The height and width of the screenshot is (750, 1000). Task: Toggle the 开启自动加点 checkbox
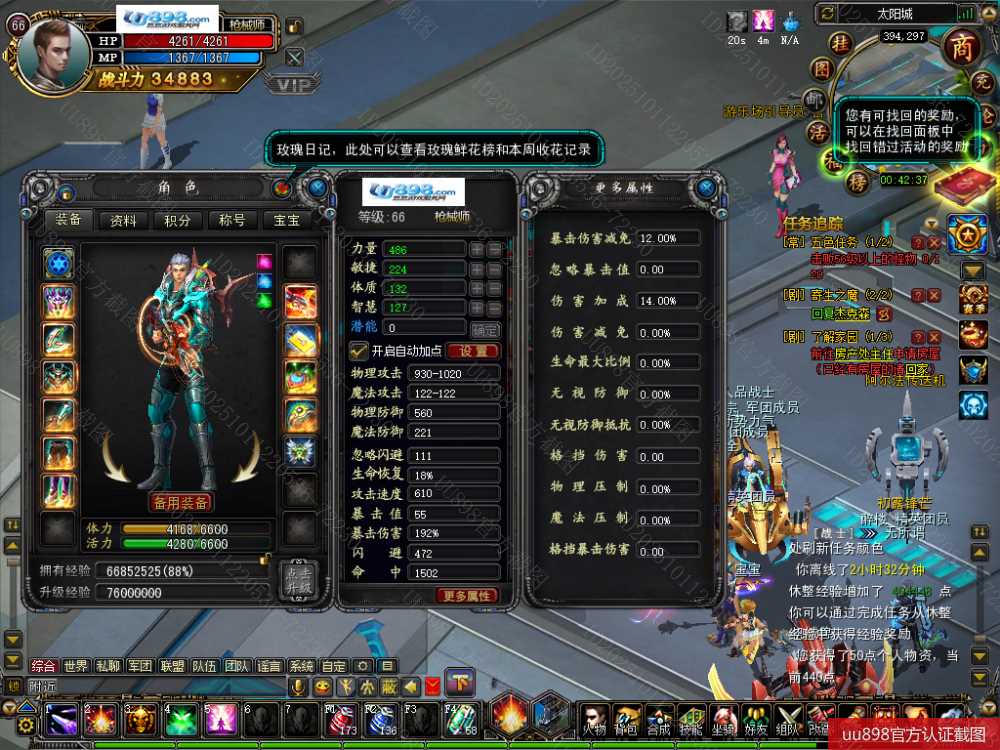tap(357, 351)
